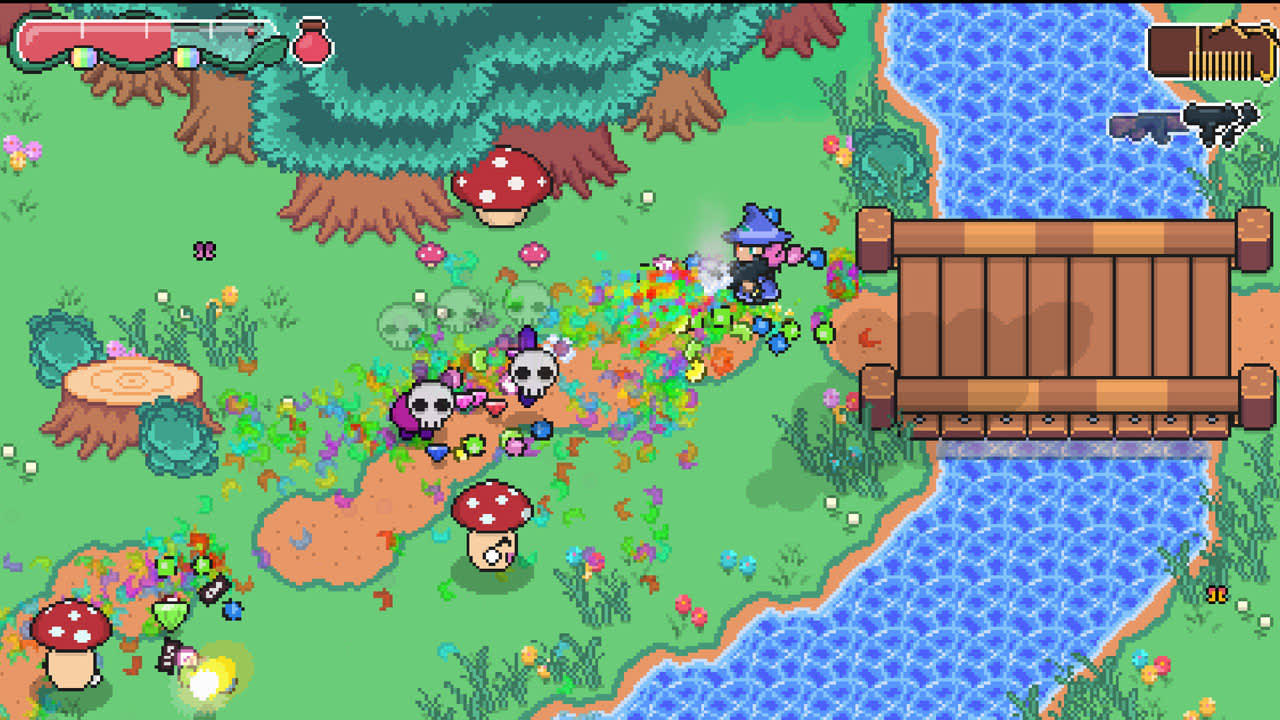Screen dimensions: 1280x720
Task: Click the pink projectile beside the wizard
Action: pyautogui.click(x=795, y=257)
